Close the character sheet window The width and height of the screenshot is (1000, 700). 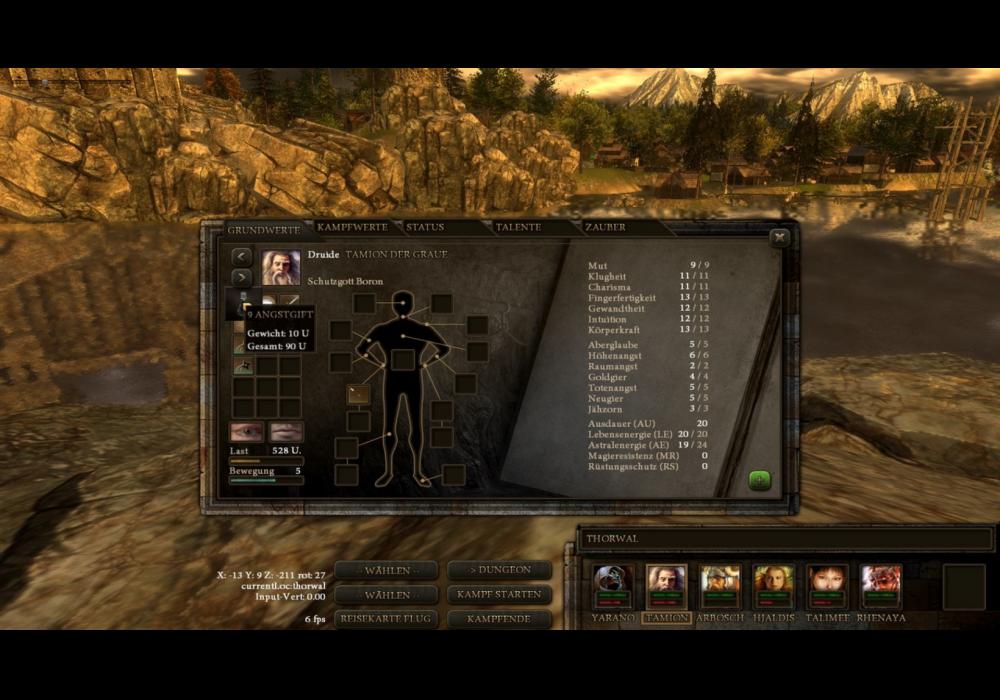[779, 238]
